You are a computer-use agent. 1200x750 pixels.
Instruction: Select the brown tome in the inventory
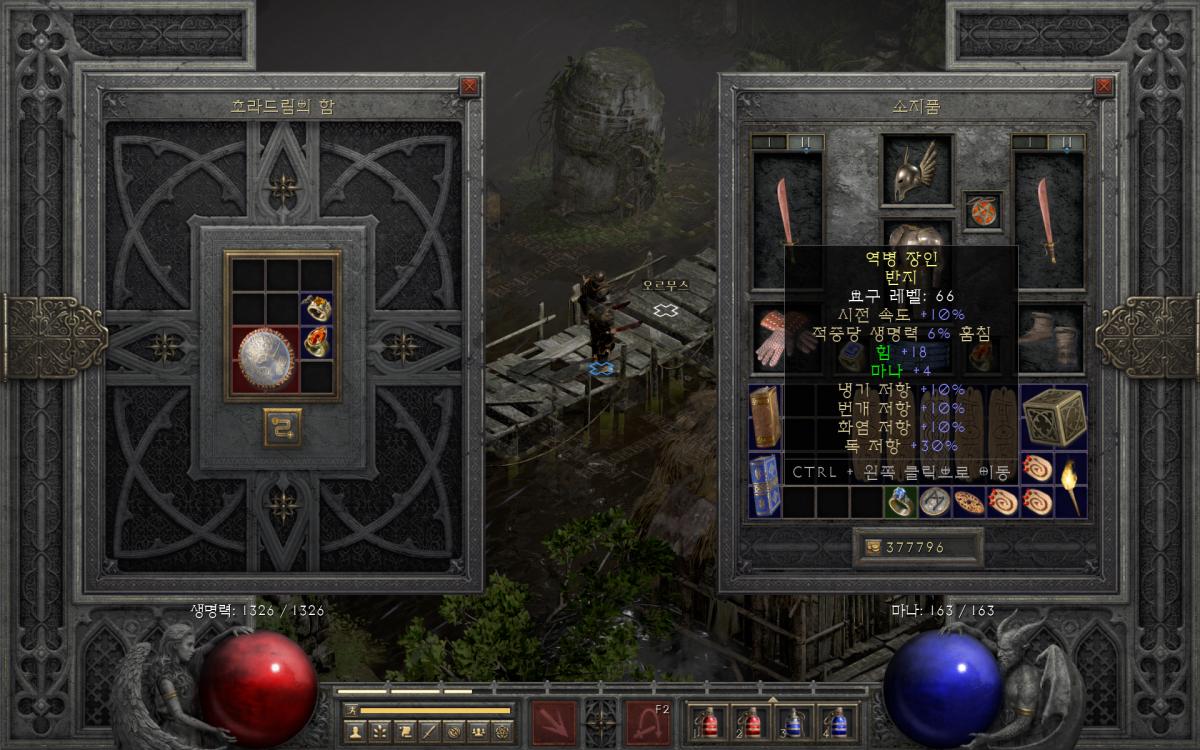click(x=766, y=417)
